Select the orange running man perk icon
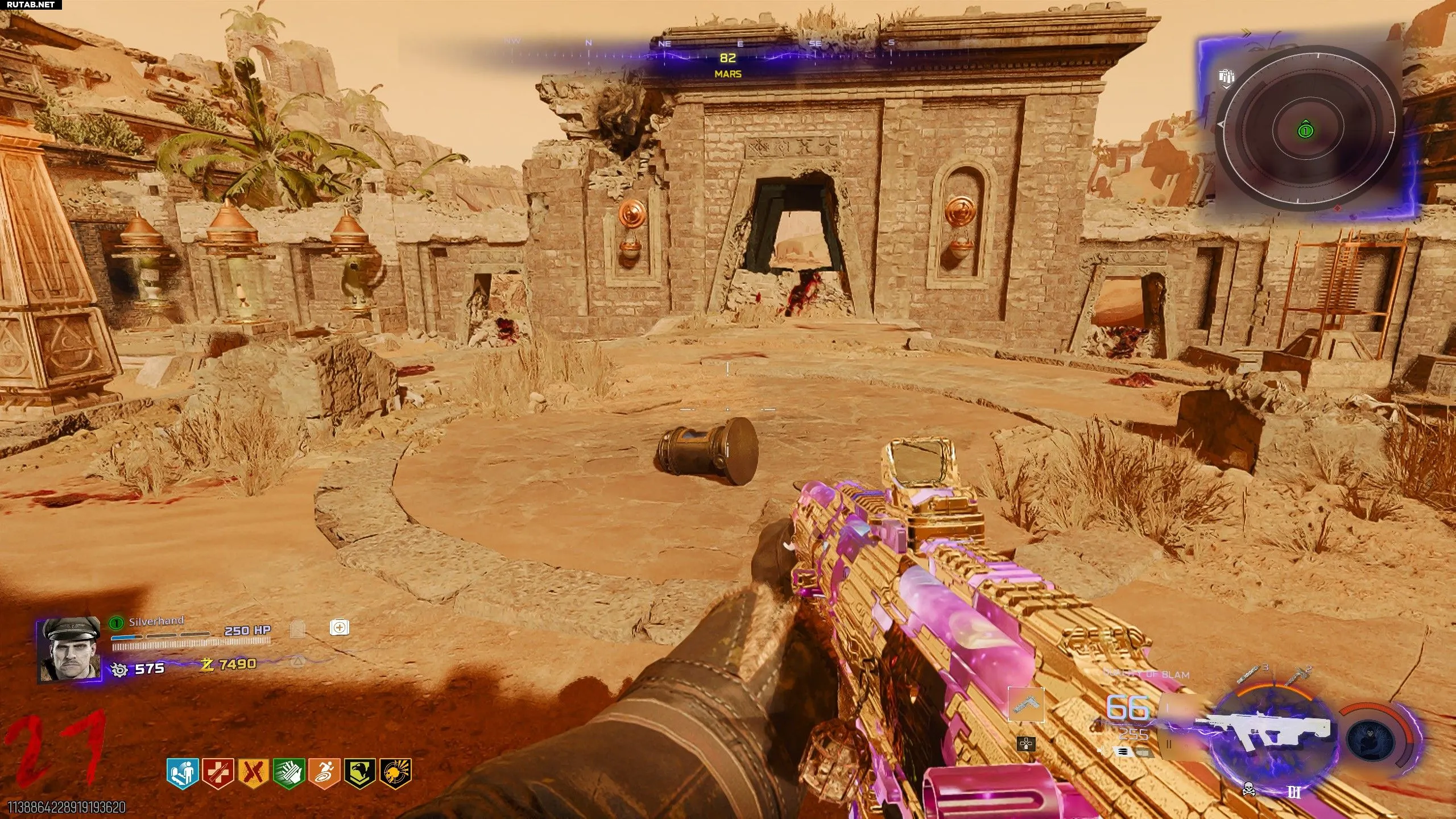Image resolution: width=1456 pixels, height=819 pixels. click(325, 772)
